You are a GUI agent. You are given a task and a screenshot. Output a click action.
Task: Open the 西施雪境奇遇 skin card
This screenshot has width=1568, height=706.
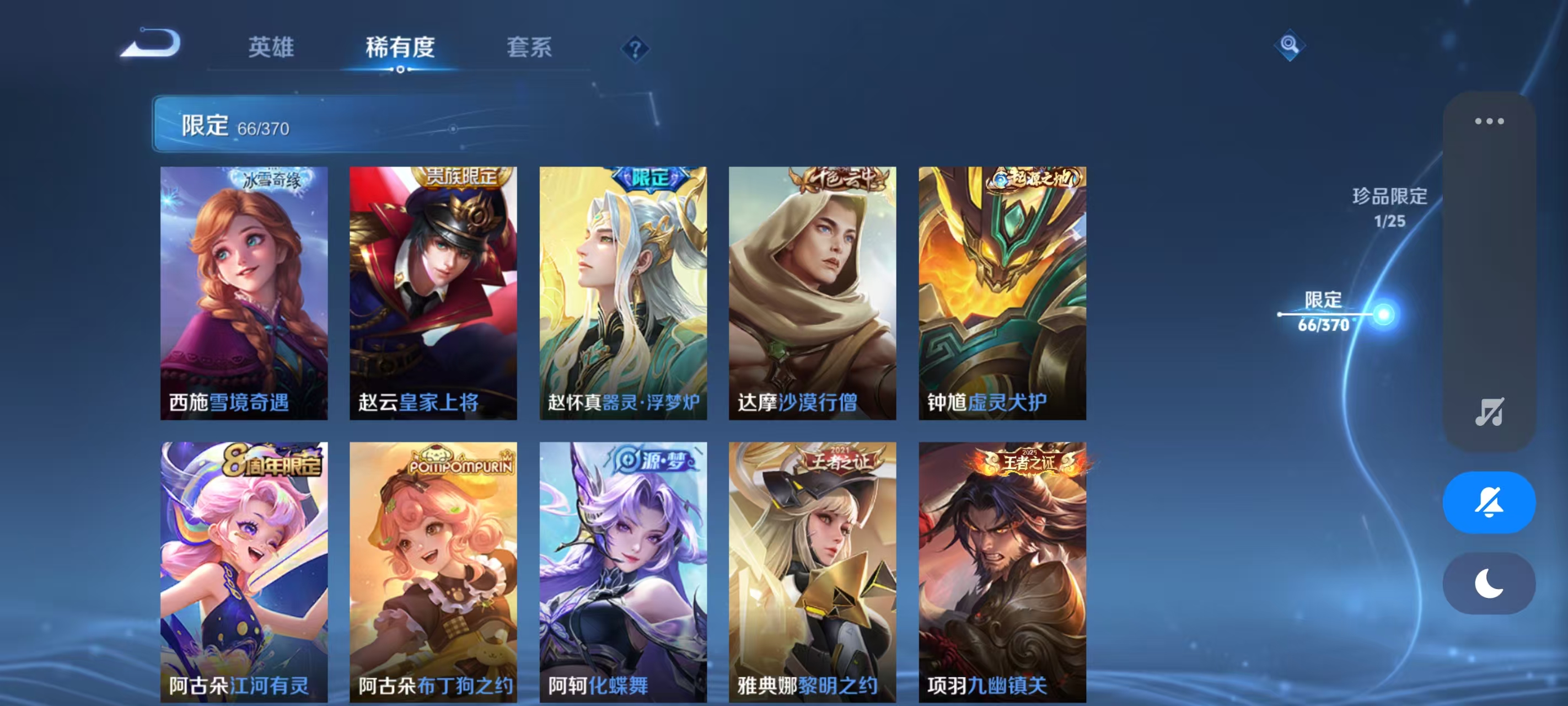(245, 292)
